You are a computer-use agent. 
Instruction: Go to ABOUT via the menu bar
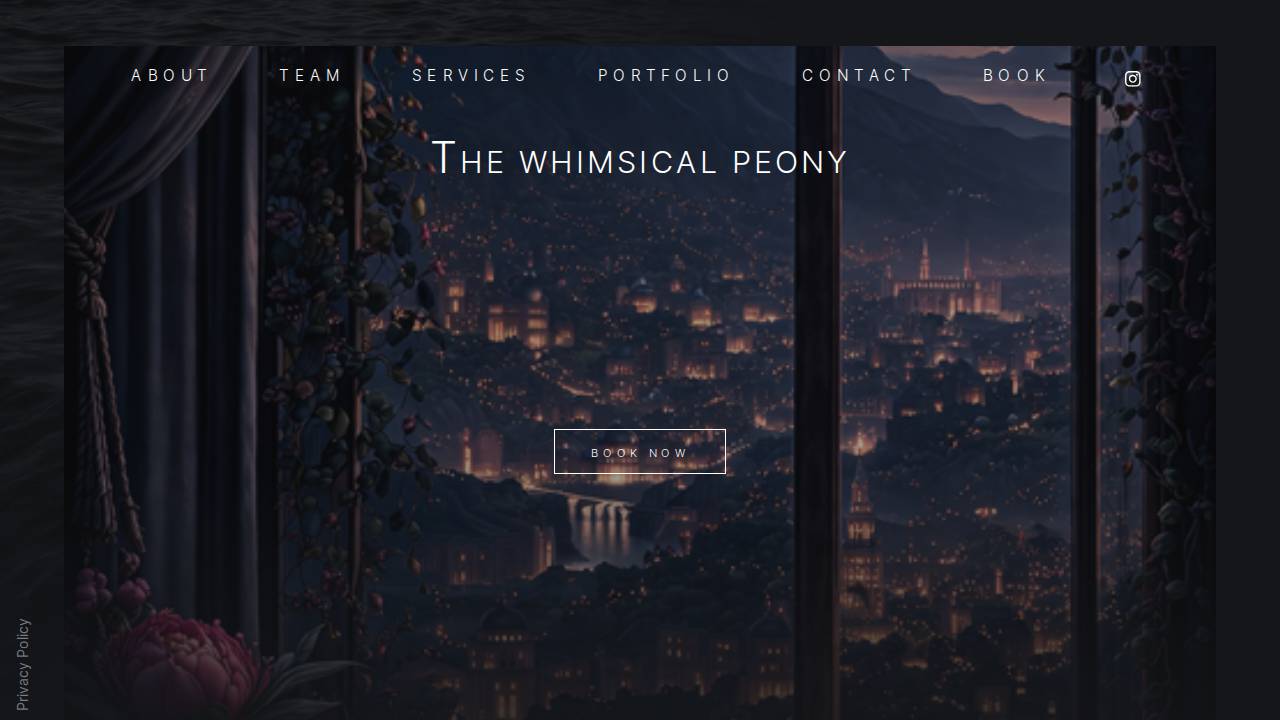point(170,75)
